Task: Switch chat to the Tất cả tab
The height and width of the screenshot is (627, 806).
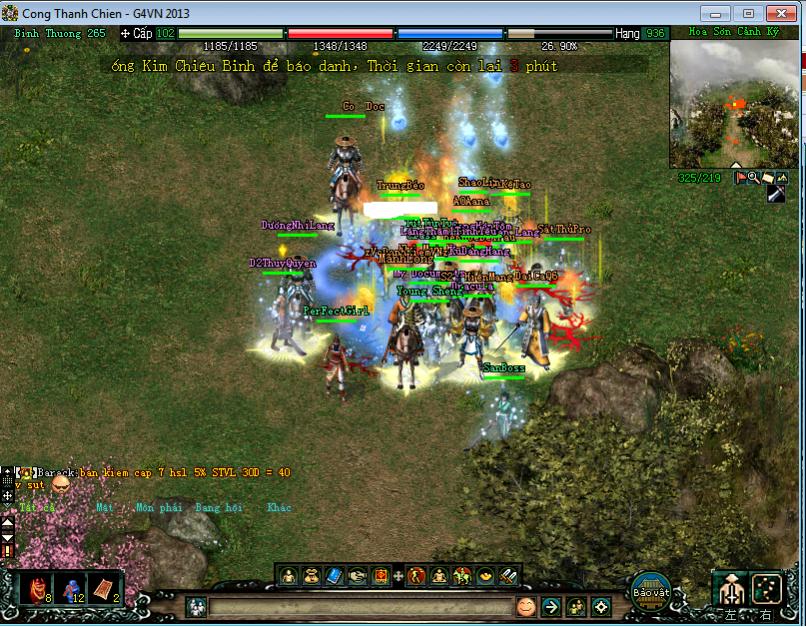Action: pos(37,507)
